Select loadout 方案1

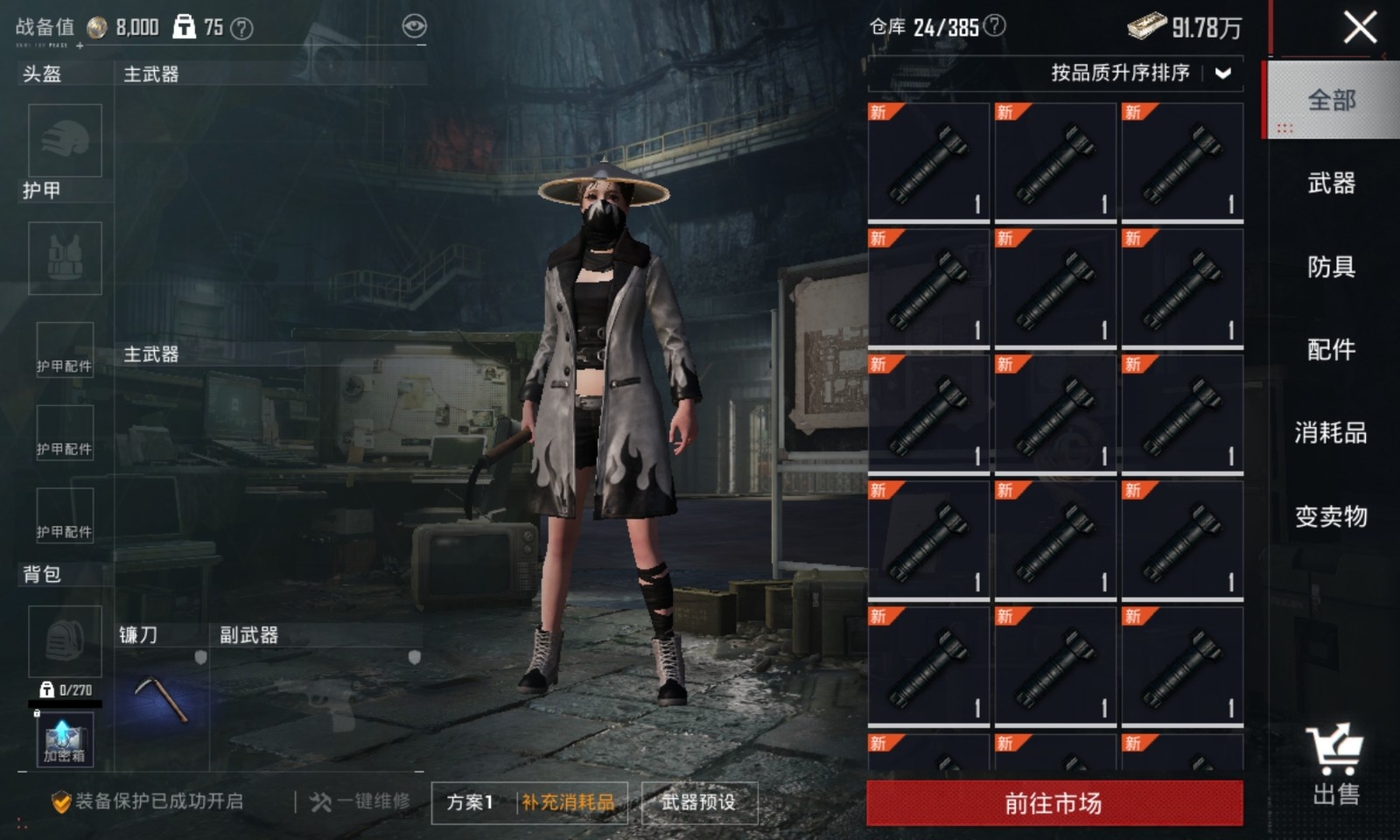(471, 802)
